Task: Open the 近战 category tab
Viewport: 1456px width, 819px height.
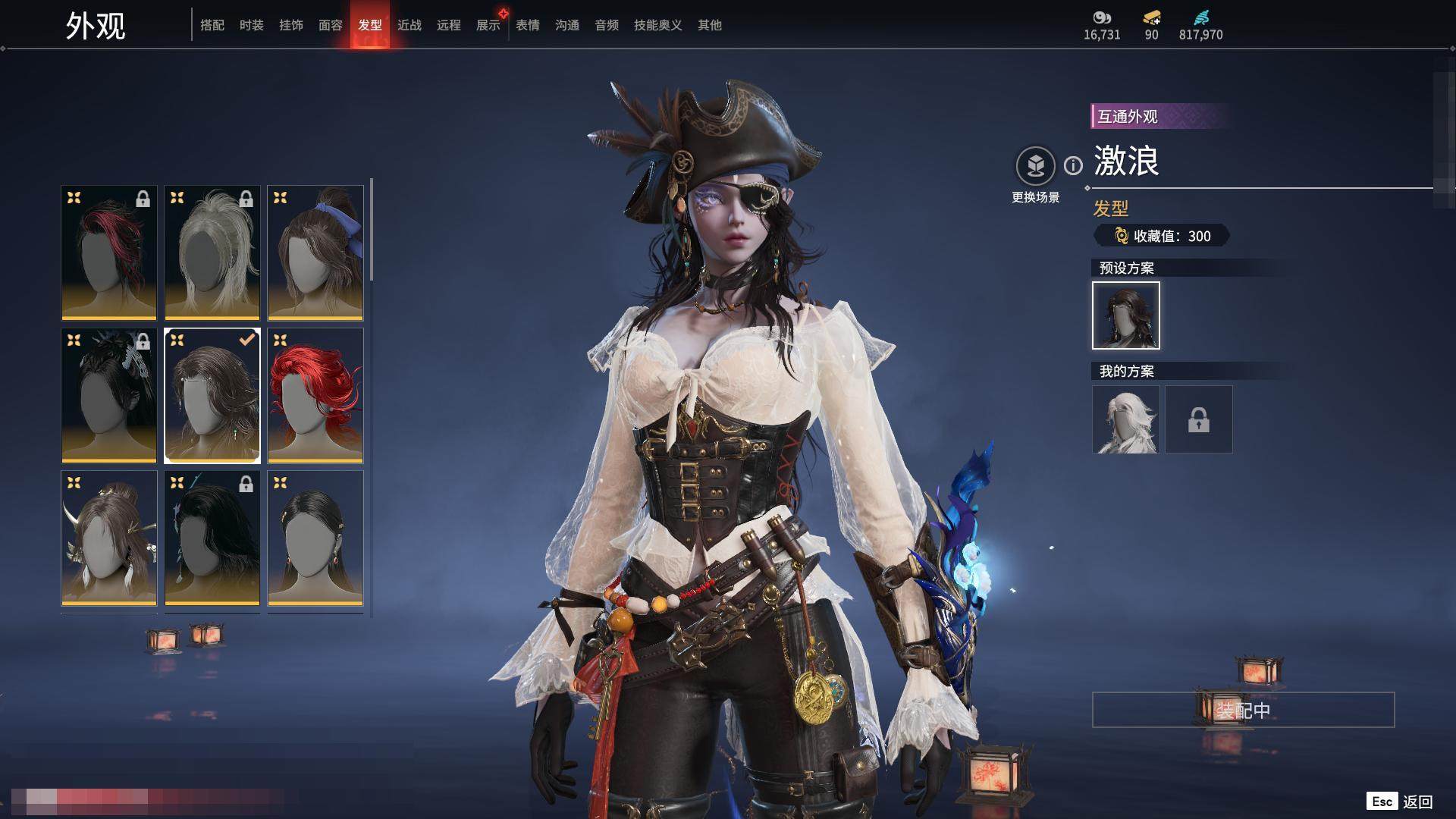Action: point(409,25)
